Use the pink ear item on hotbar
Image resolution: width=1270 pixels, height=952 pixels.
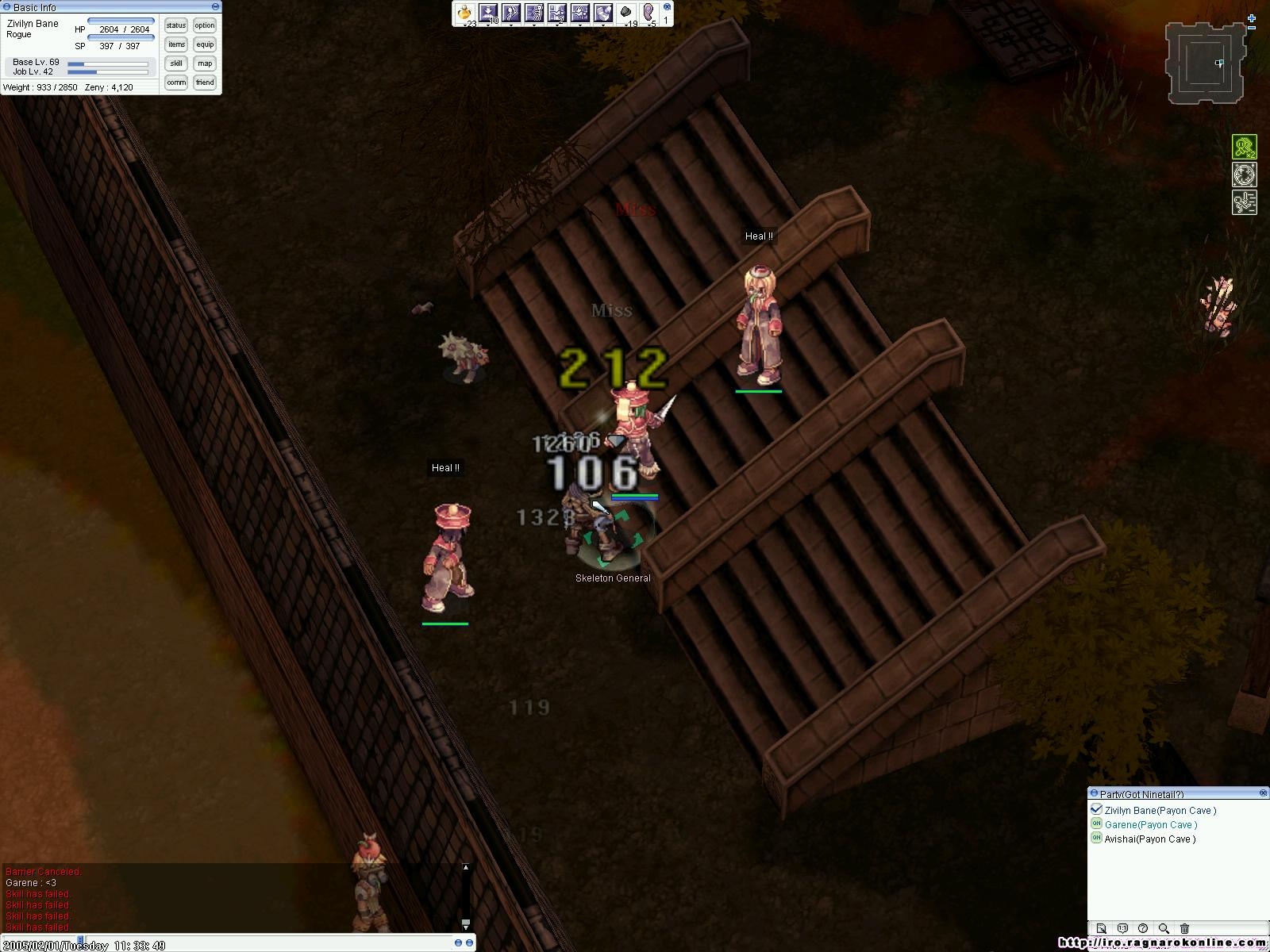(x=649, y=13)
